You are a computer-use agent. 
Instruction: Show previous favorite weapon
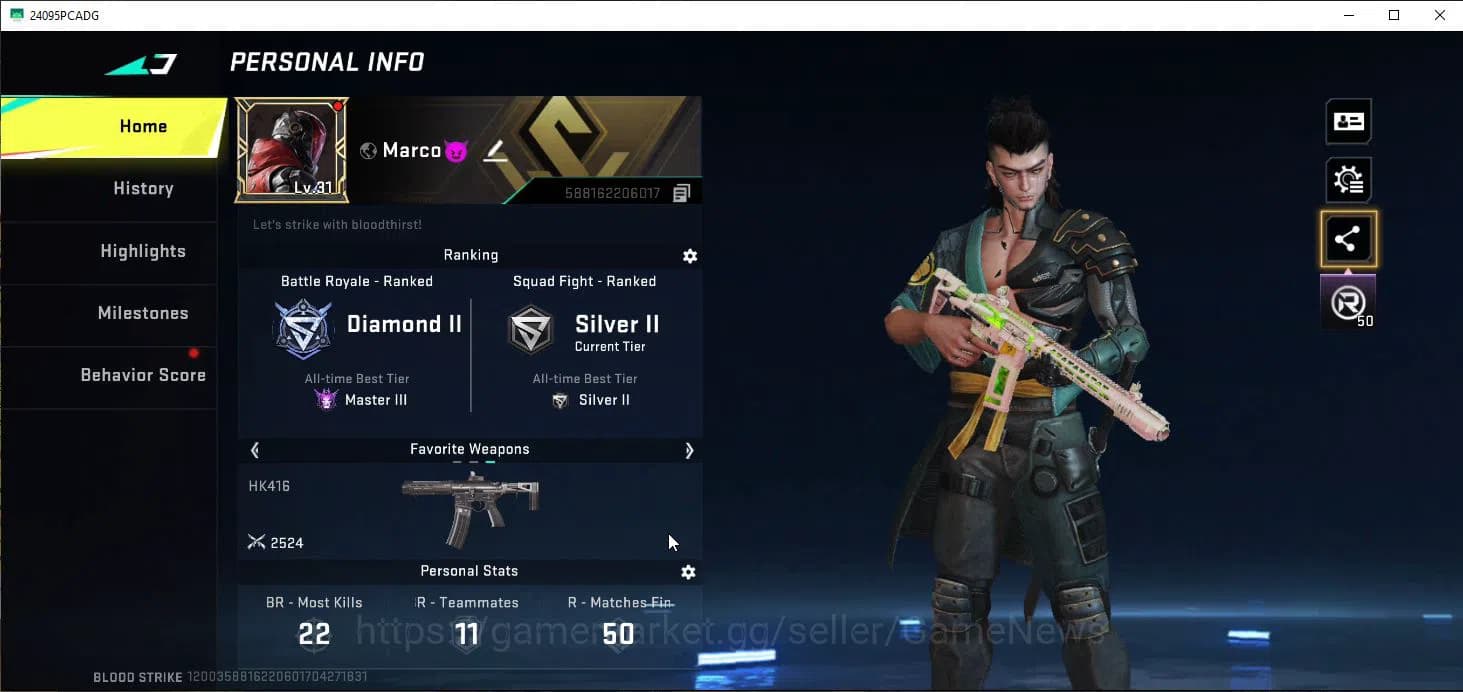click(255, 450)
